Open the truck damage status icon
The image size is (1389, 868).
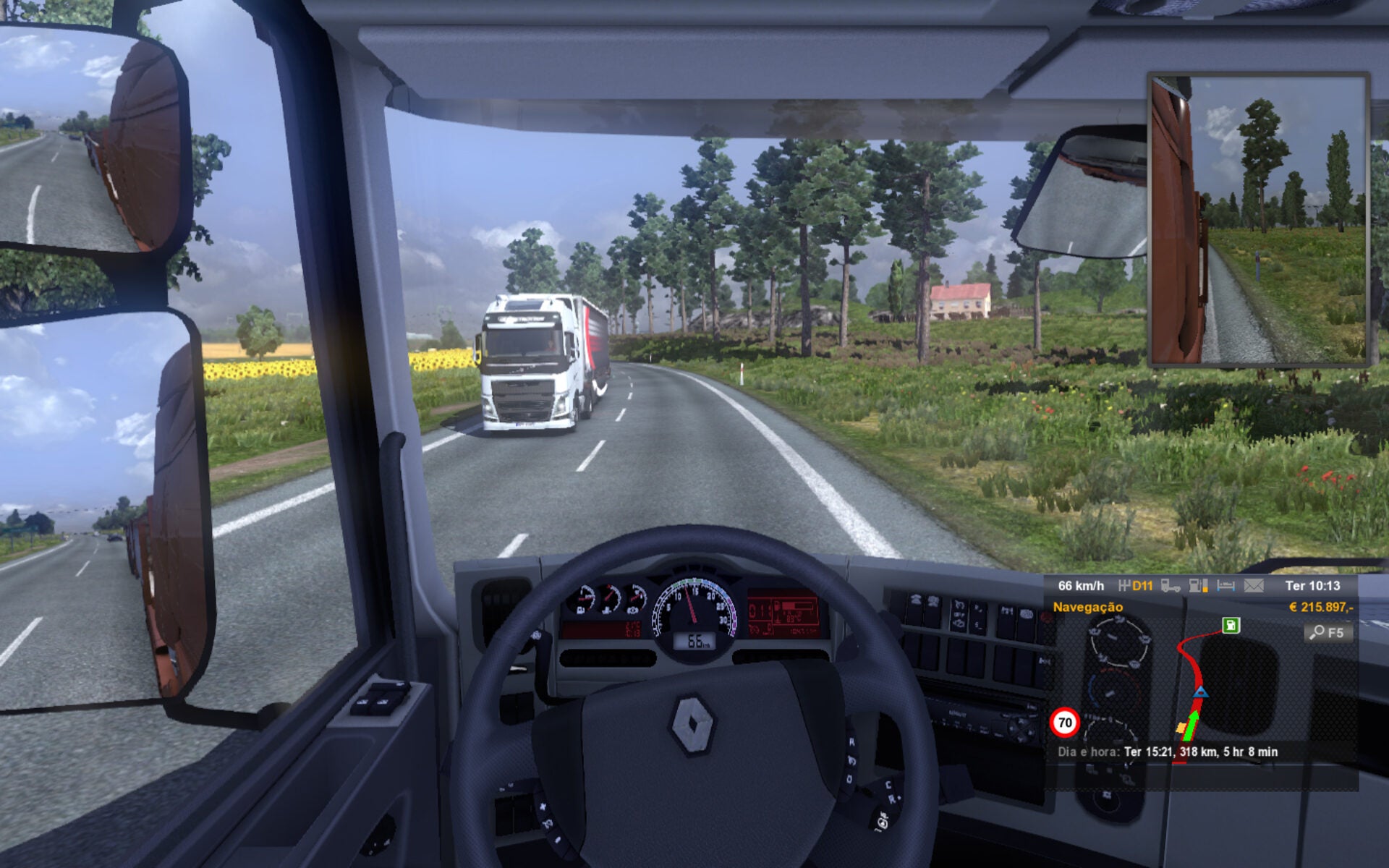(x=1171, y=586)
